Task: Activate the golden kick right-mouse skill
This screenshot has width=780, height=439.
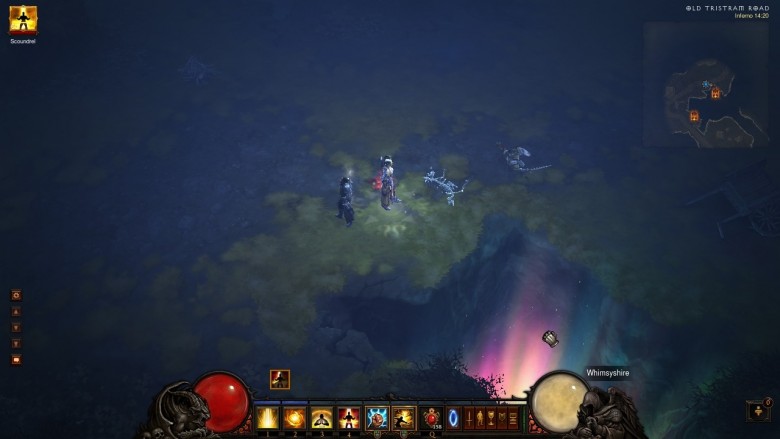Action: tap(404, 417)
